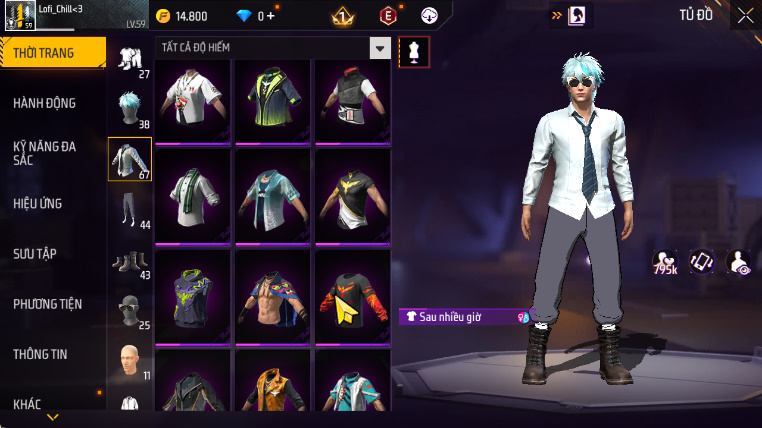The height and width of the screenshot is (428, 762).
Task: Select the Hiệu Ứng tab
Action: [38, 203]
